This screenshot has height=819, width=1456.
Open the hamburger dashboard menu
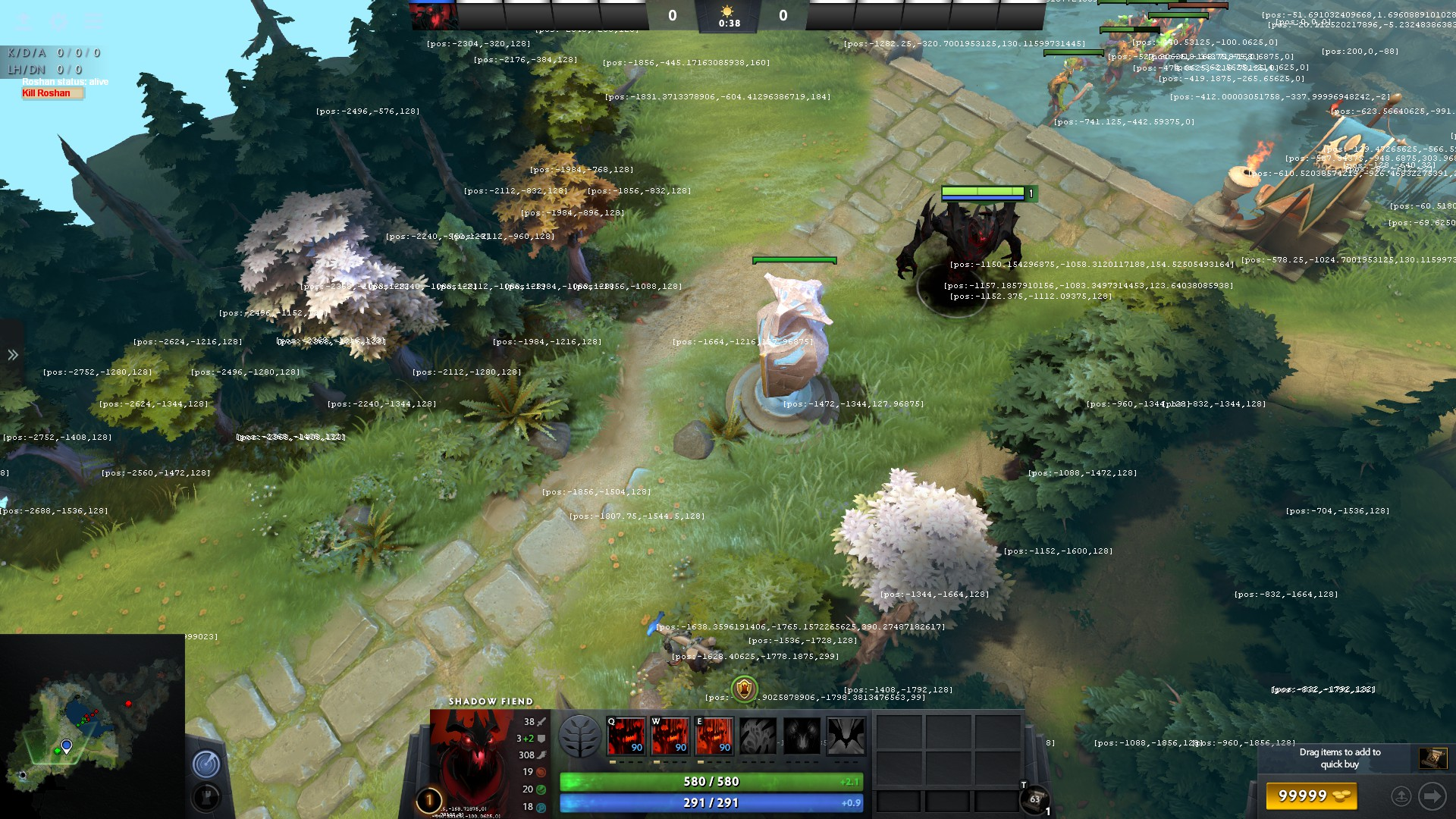click(93, 20)
